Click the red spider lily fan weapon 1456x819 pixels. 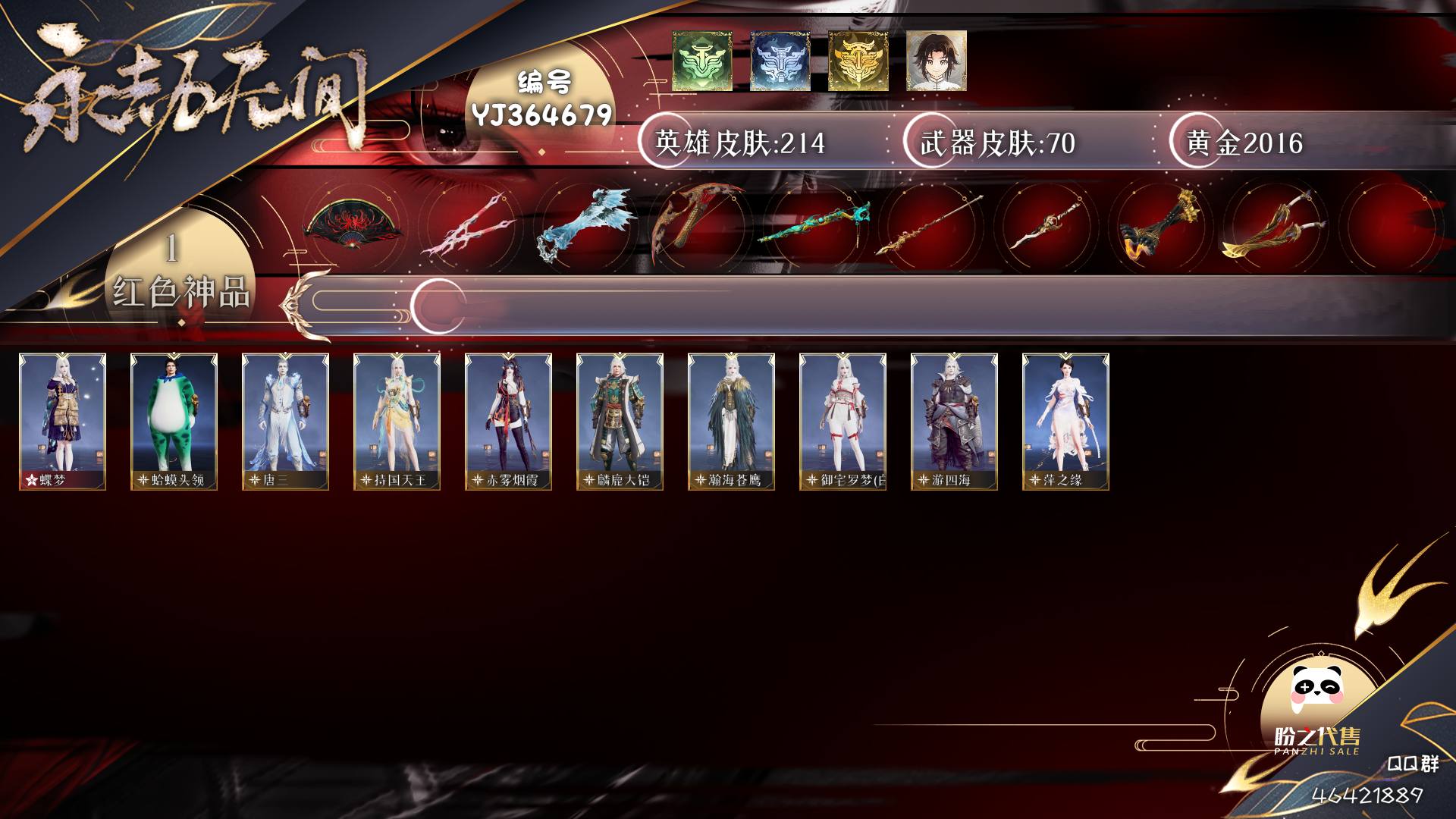[353, 225]
